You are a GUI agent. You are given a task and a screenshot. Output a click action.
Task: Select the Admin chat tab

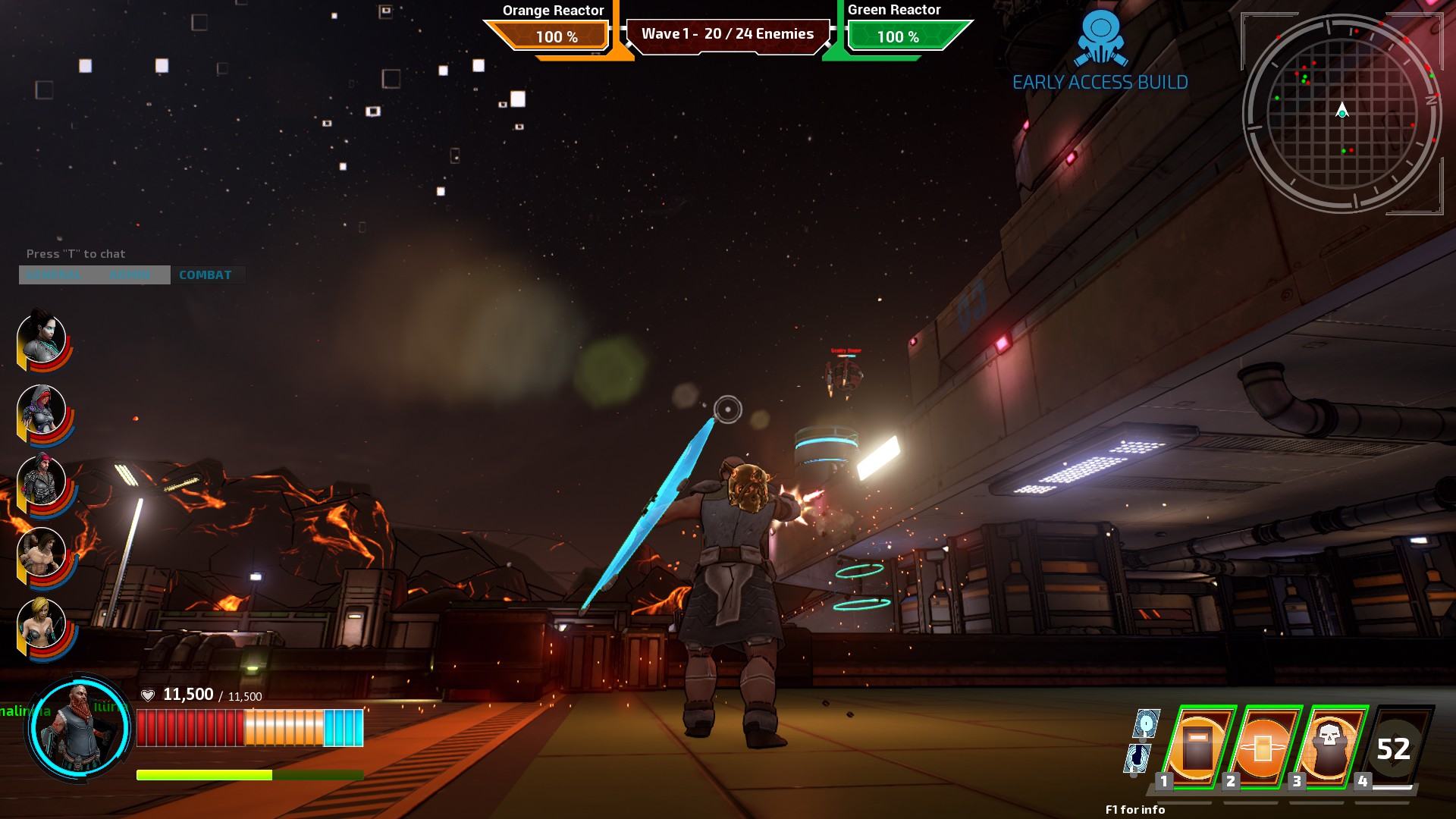tap(130, 275)
